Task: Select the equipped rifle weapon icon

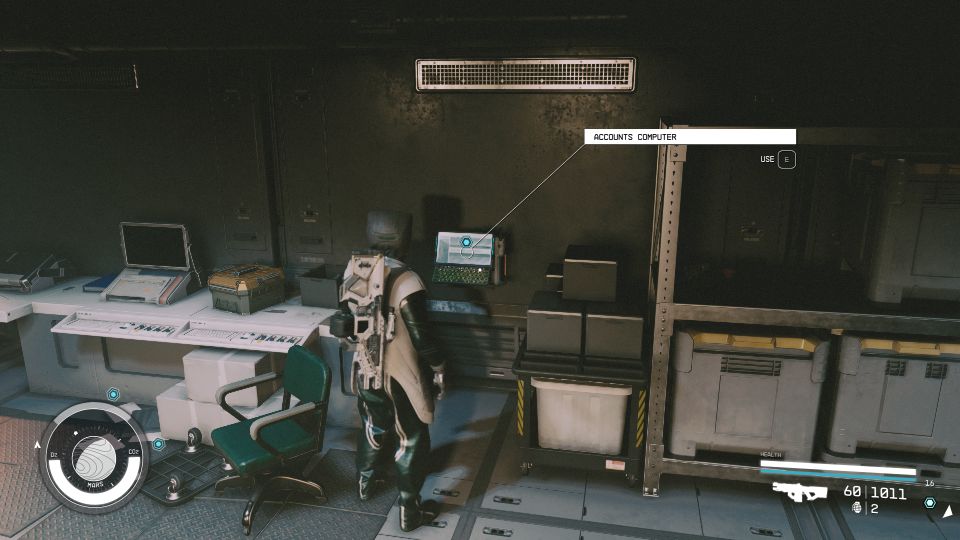Action: (799, 492)
